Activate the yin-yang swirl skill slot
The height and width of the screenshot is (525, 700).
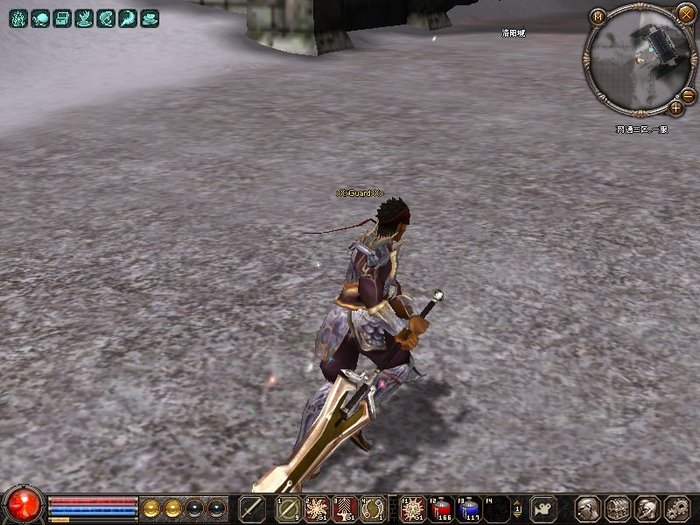pos(373,508)
